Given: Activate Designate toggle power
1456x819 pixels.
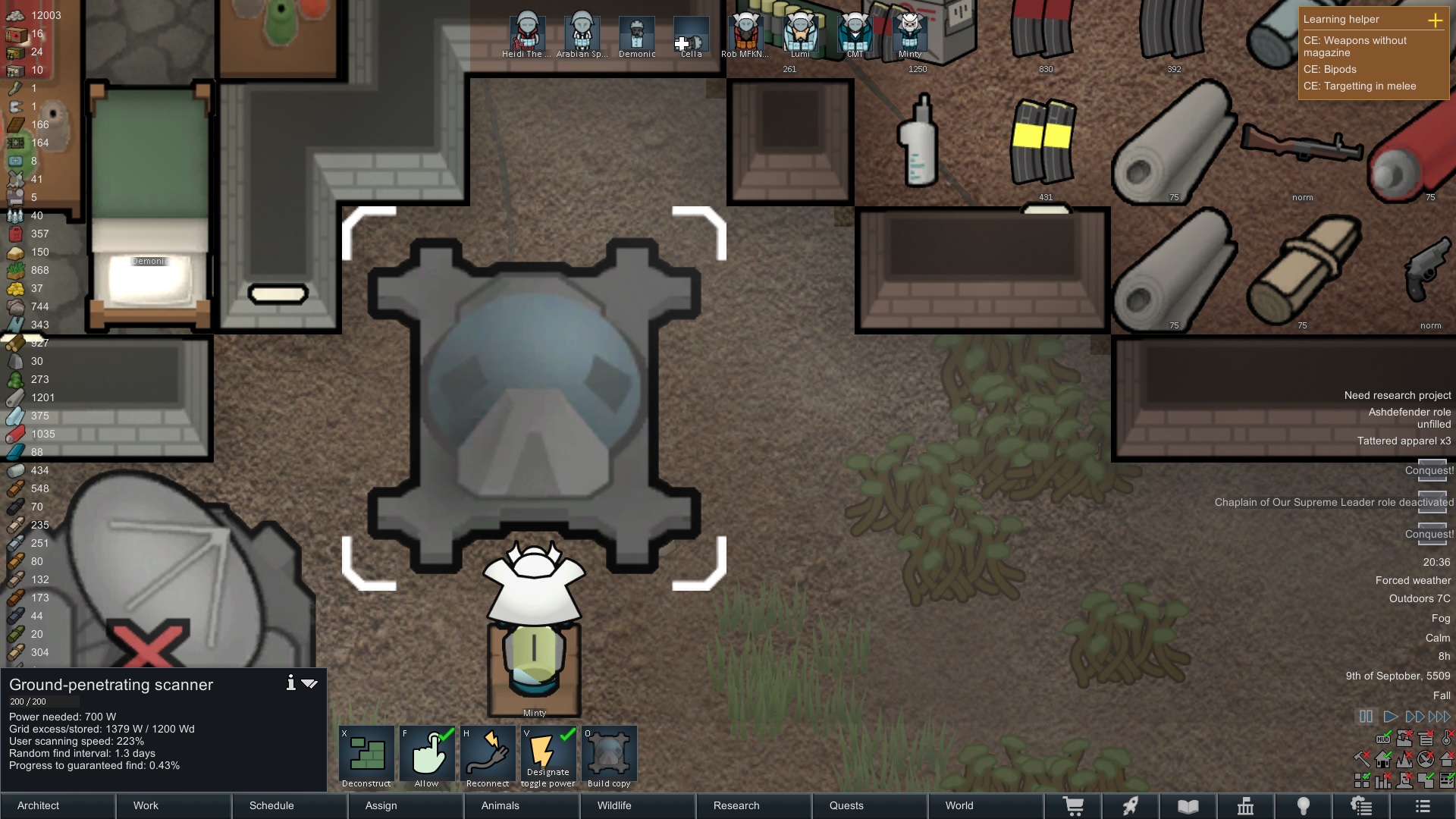Looking at the screenshot, I should pos(548,756).
